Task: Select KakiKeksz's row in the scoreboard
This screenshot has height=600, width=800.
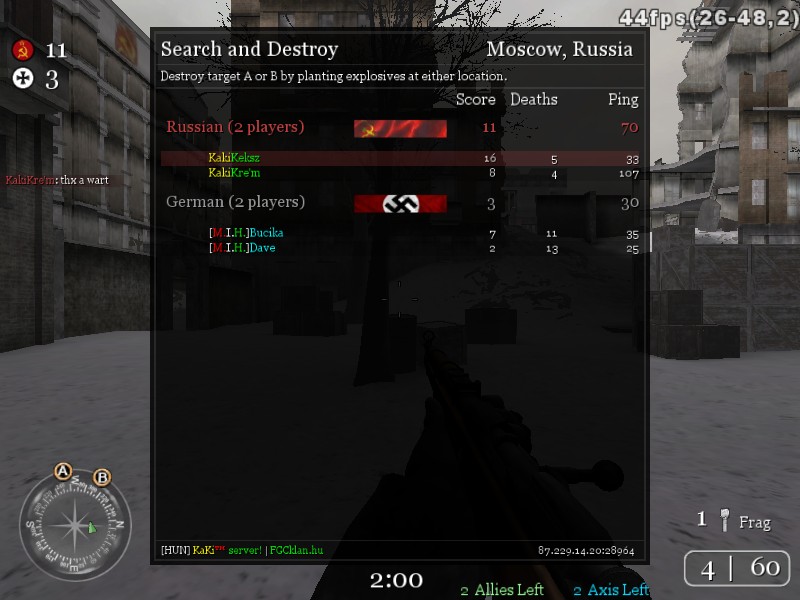Action: tap(234, 158)
